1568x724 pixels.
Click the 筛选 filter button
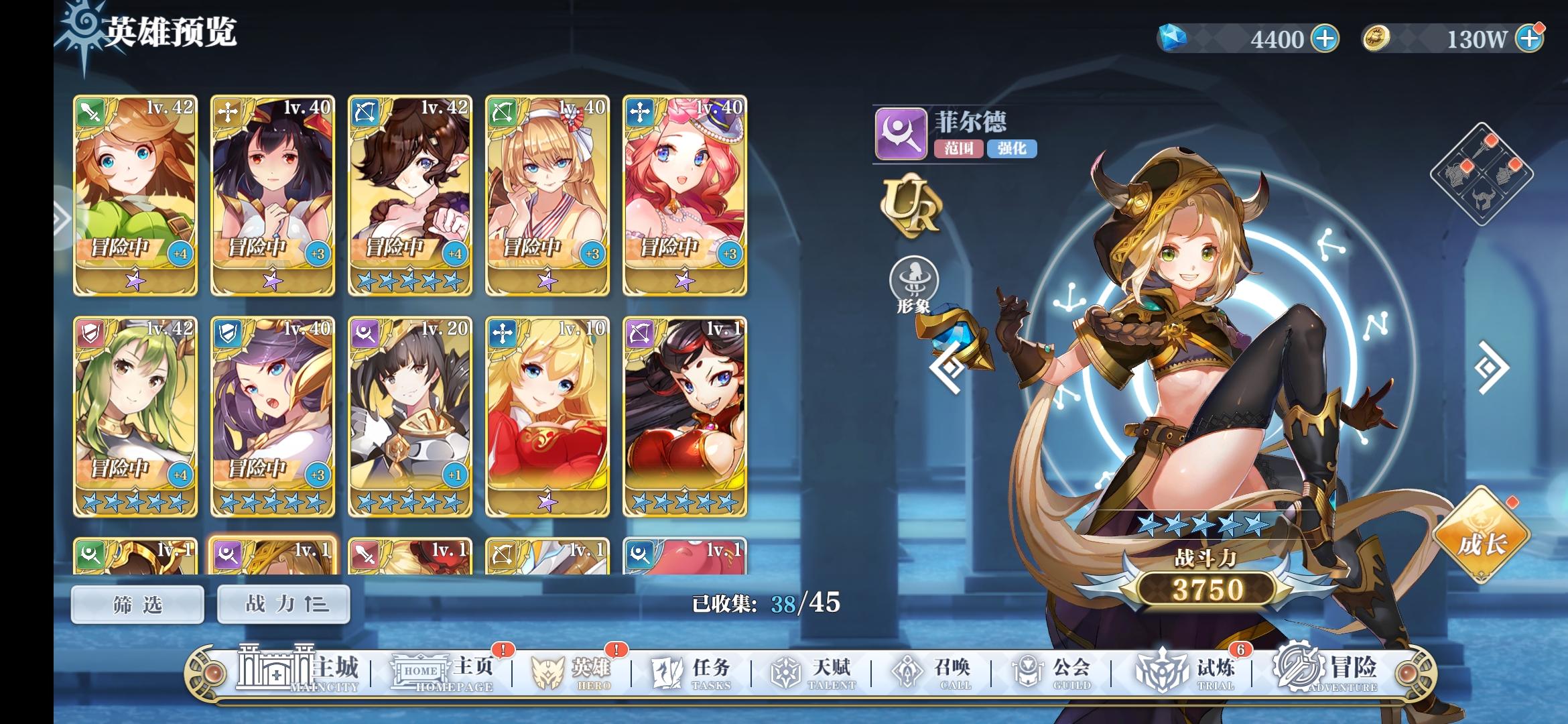[136, 603]
